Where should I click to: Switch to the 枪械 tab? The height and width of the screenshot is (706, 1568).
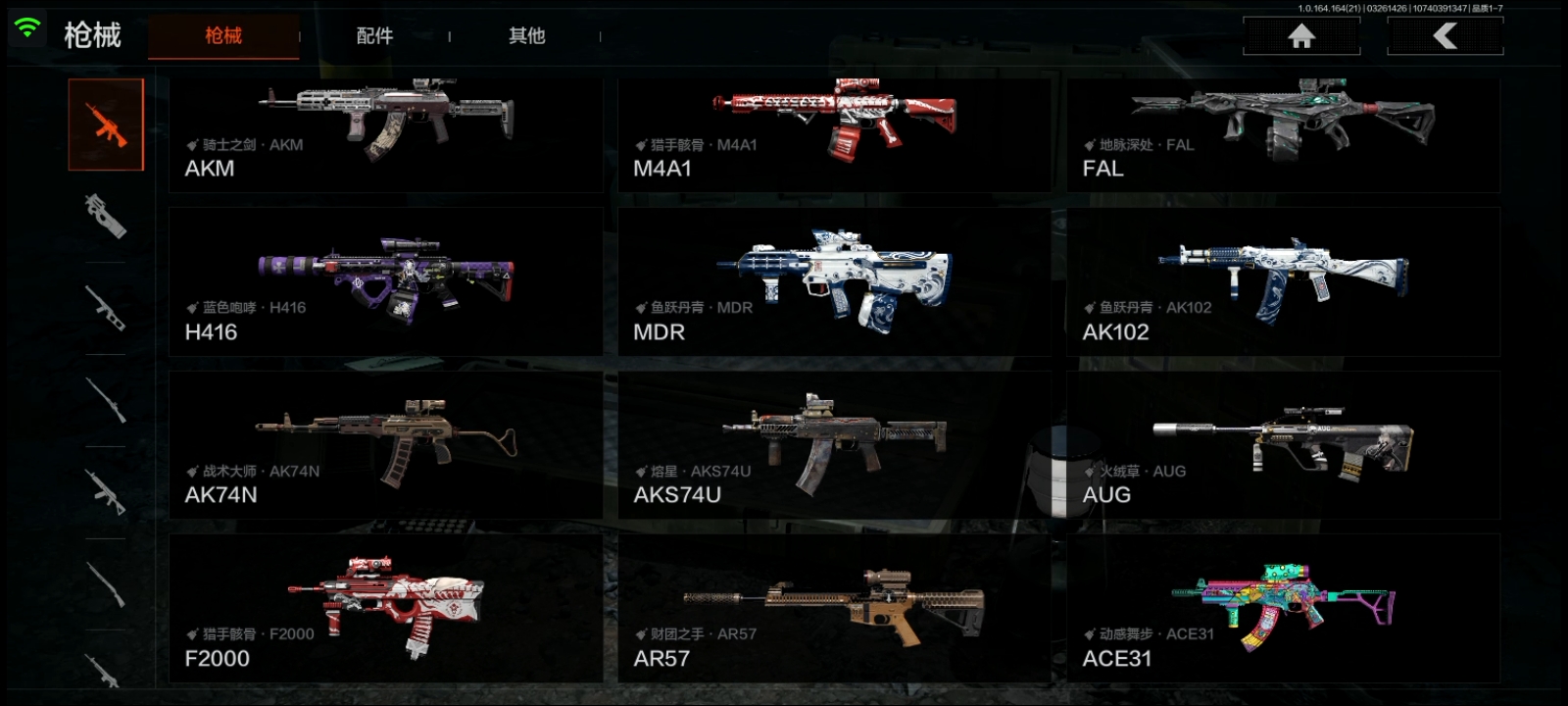pos(223,36)
